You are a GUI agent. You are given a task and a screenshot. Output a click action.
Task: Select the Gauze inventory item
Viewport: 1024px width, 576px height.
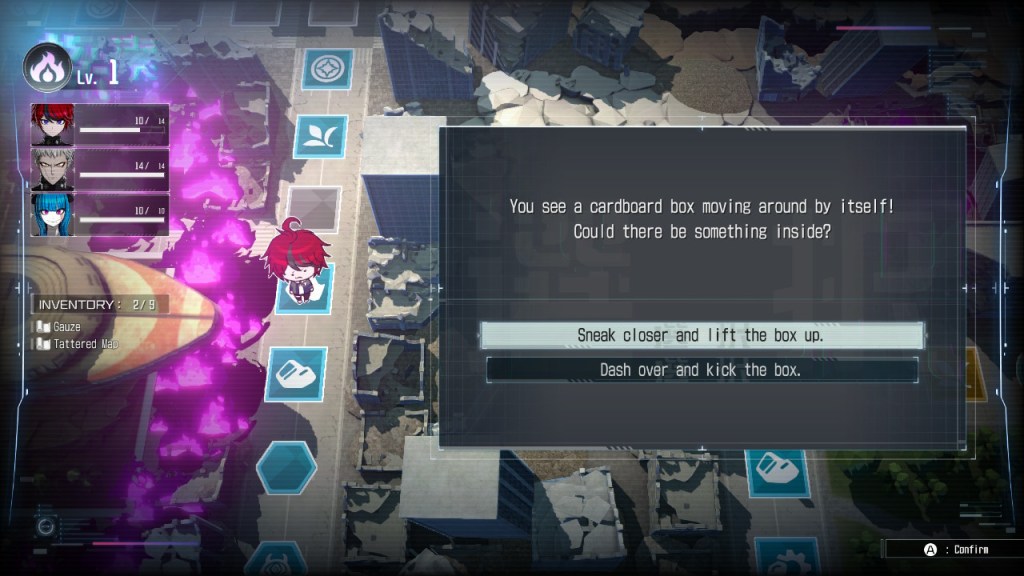click(x=67, y=327)
